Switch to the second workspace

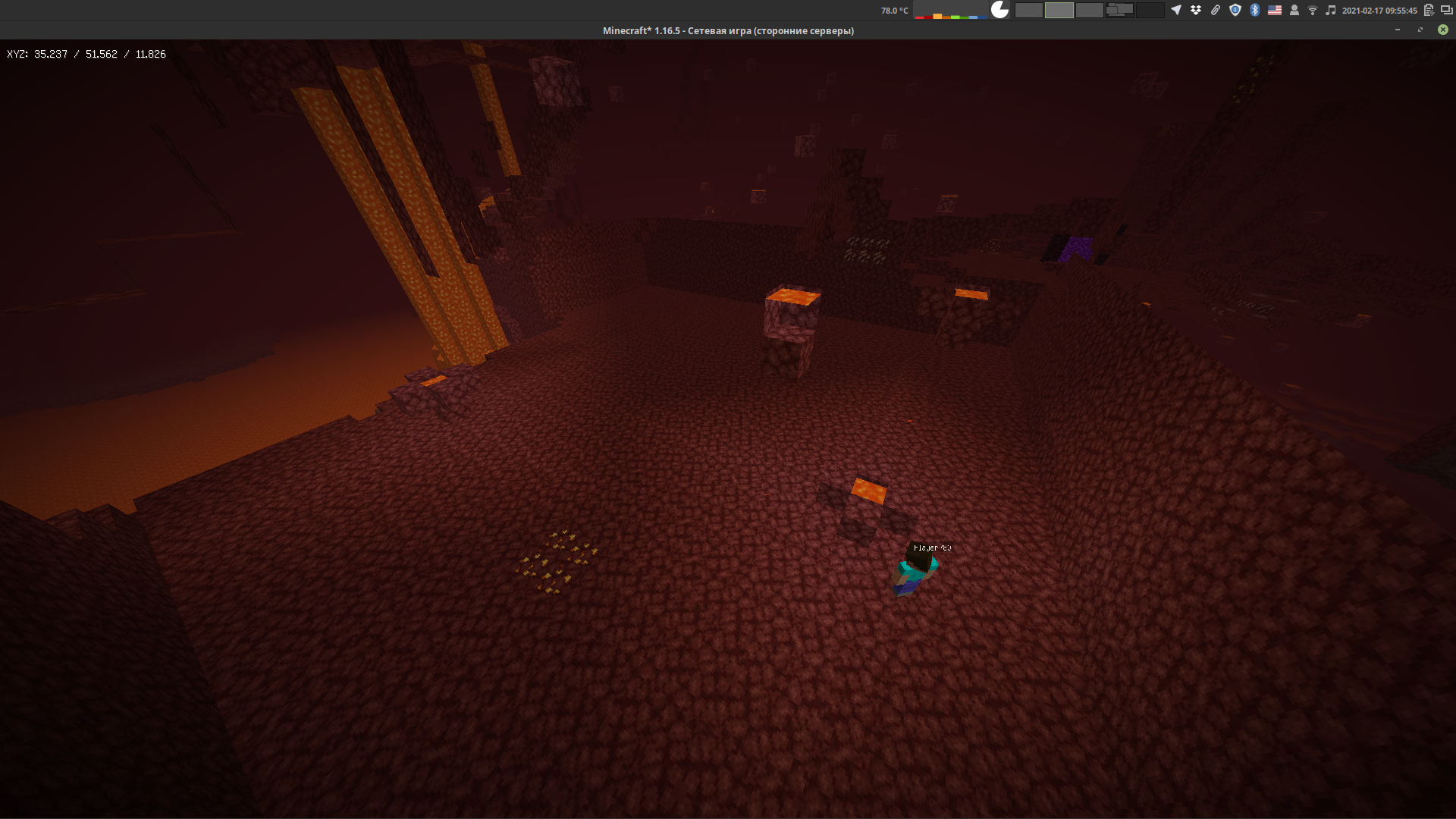tap(1060, 10)
